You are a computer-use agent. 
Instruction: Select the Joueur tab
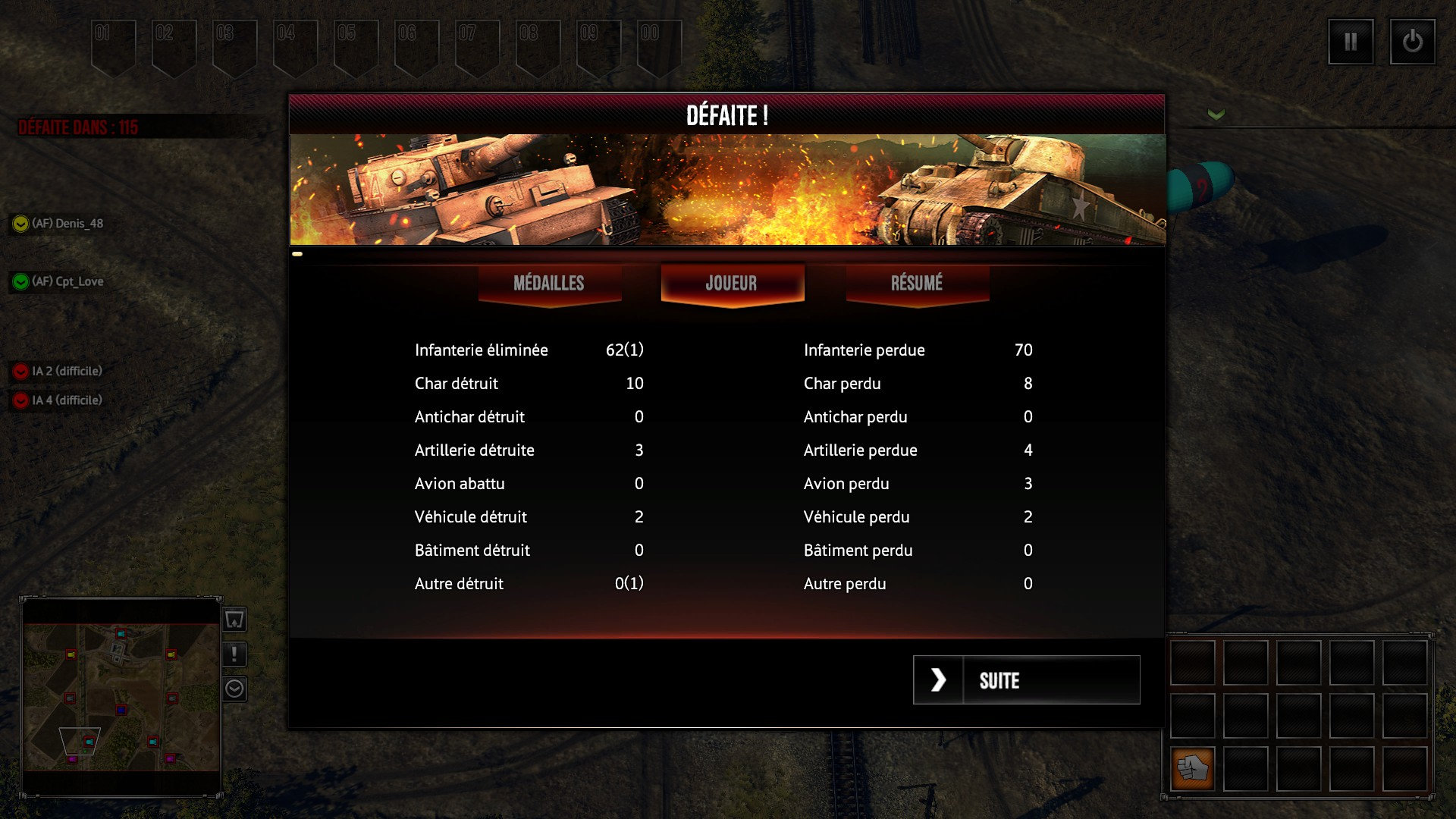[732, 284]
